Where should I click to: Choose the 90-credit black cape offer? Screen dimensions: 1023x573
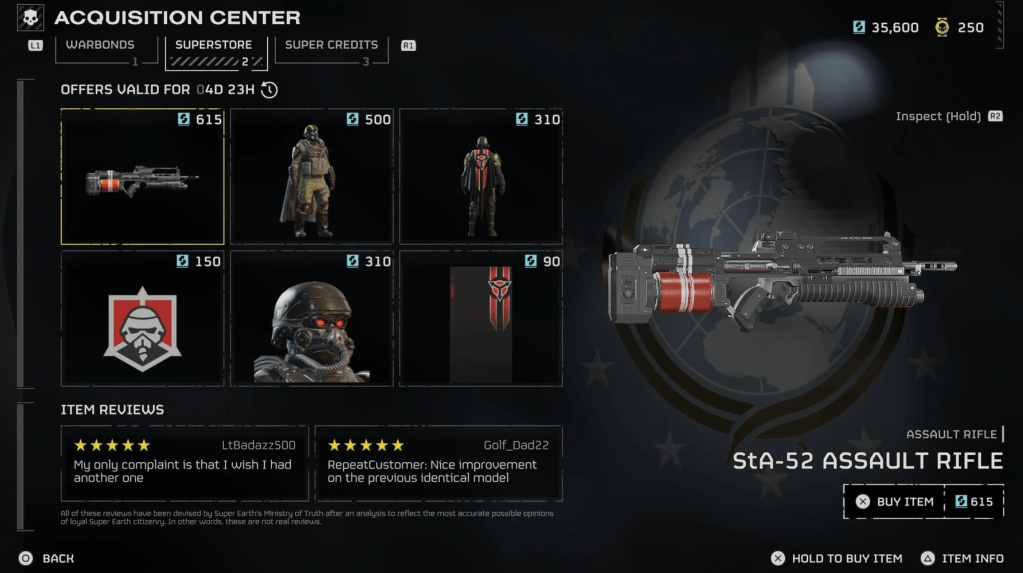pyautogui.click(x=481, y=319)
